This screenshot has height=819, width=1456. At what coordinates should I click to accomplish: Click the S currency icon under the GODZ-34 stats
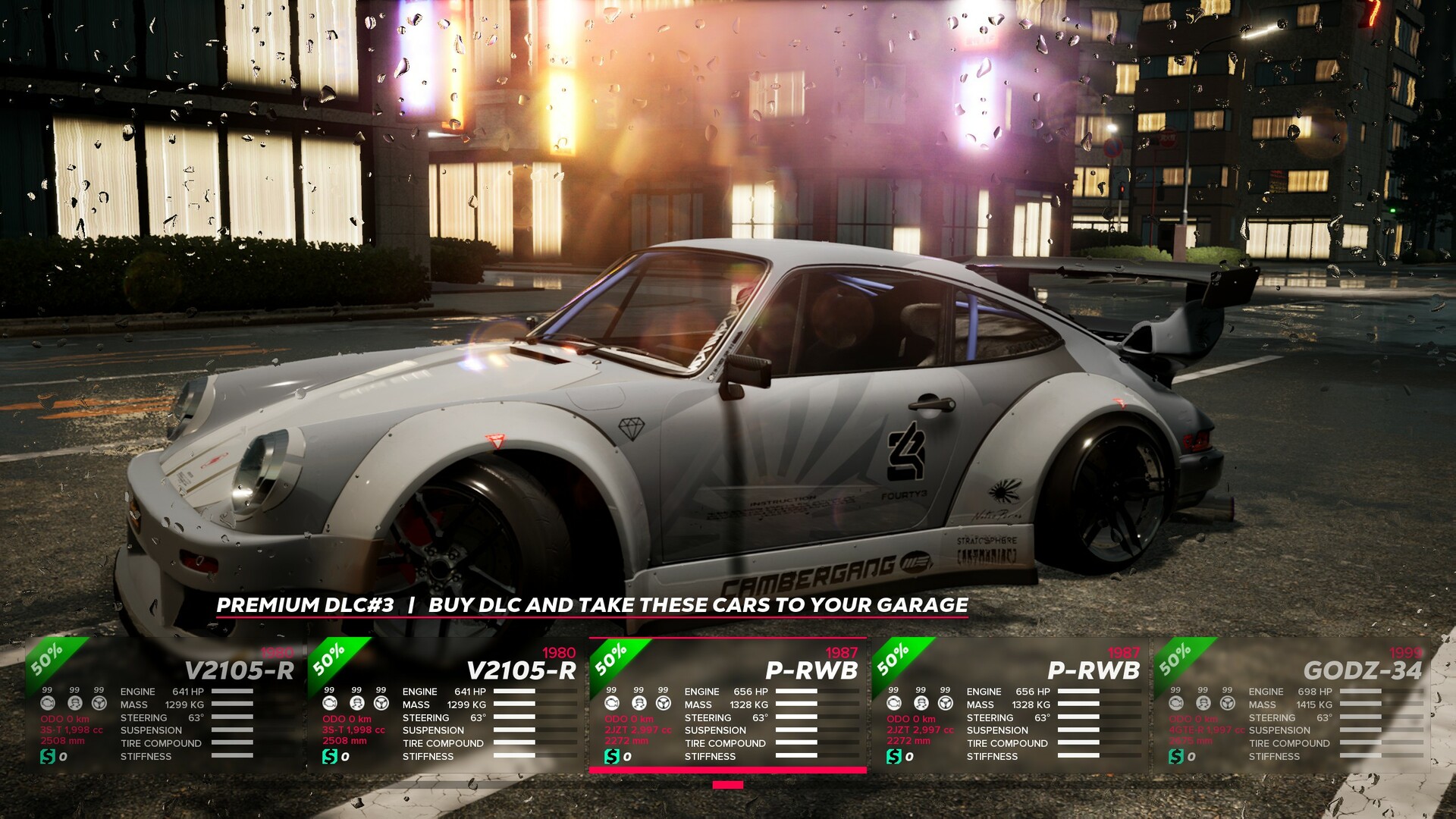(x=1175, y=757)
